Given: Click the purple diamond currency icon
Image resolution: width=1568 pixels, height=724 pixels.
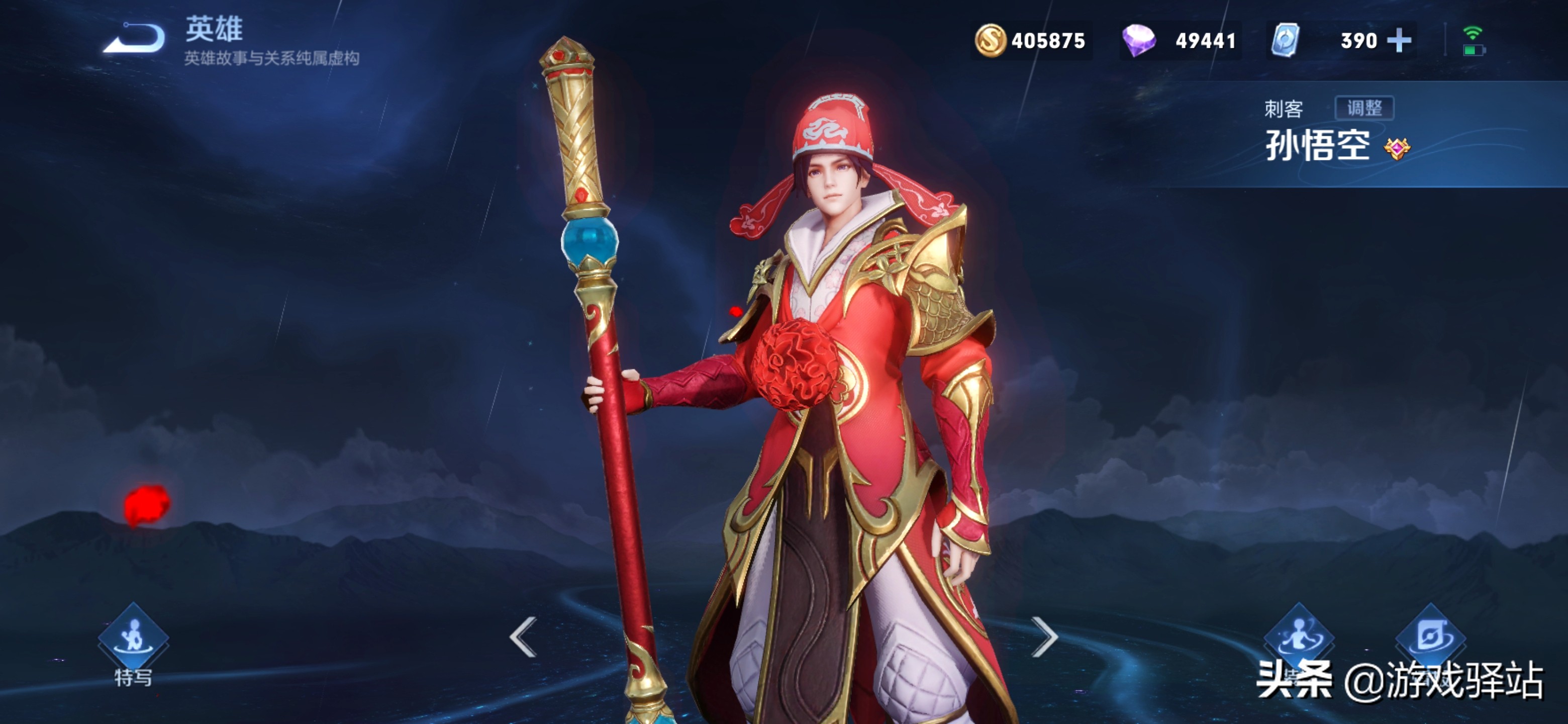Looking at the screenshot, I should 1138,41.
